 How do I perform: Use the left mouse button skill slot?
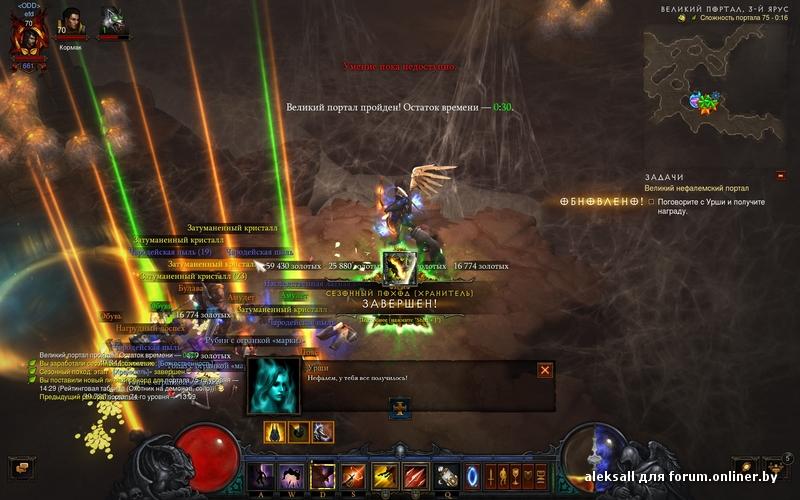[x=384, y=475]
